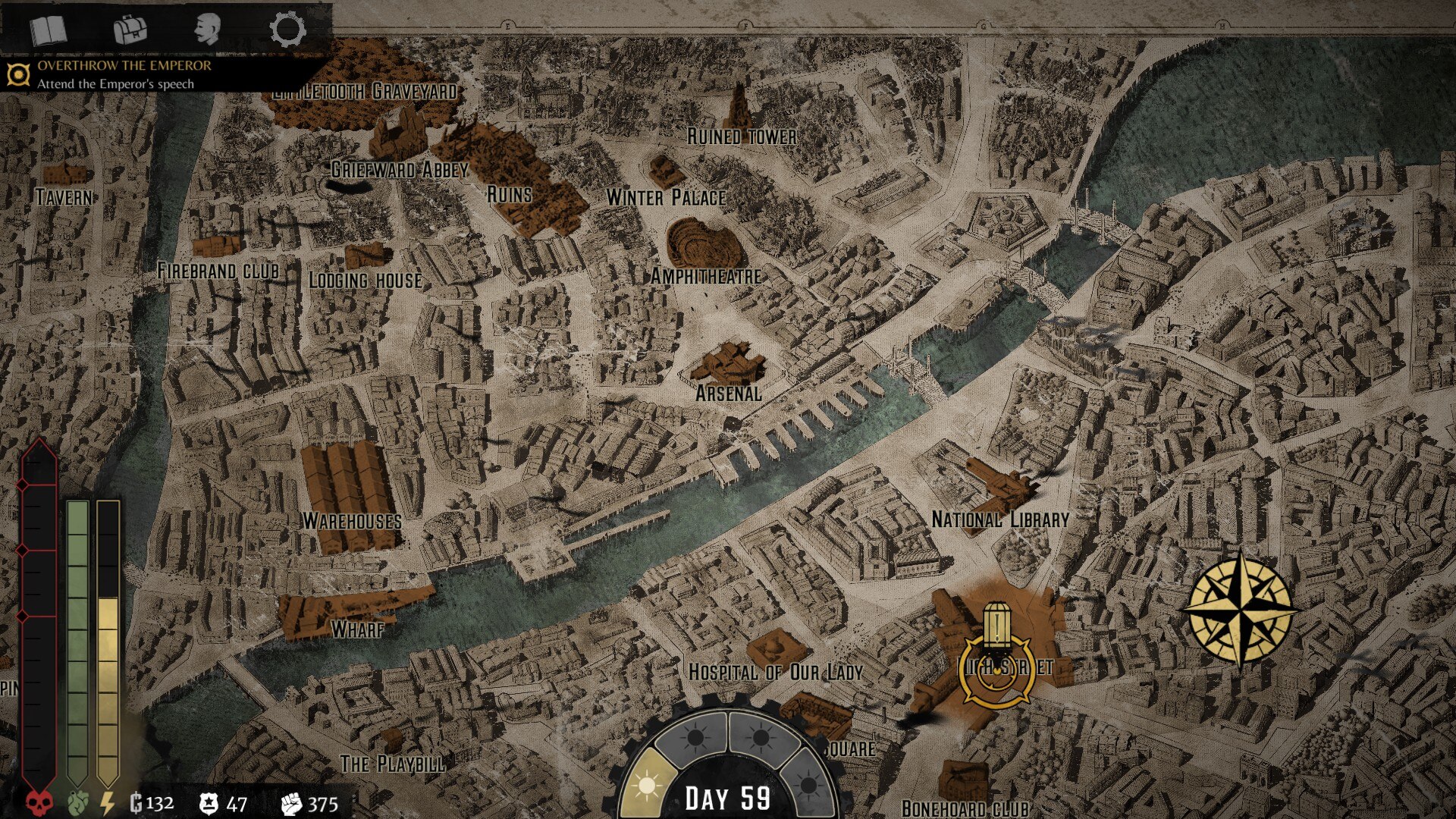Screen dimensions: 1456x819
Task: Visit the Winter Palace marker
Action: pyautogui.click(x=666, y=196)
